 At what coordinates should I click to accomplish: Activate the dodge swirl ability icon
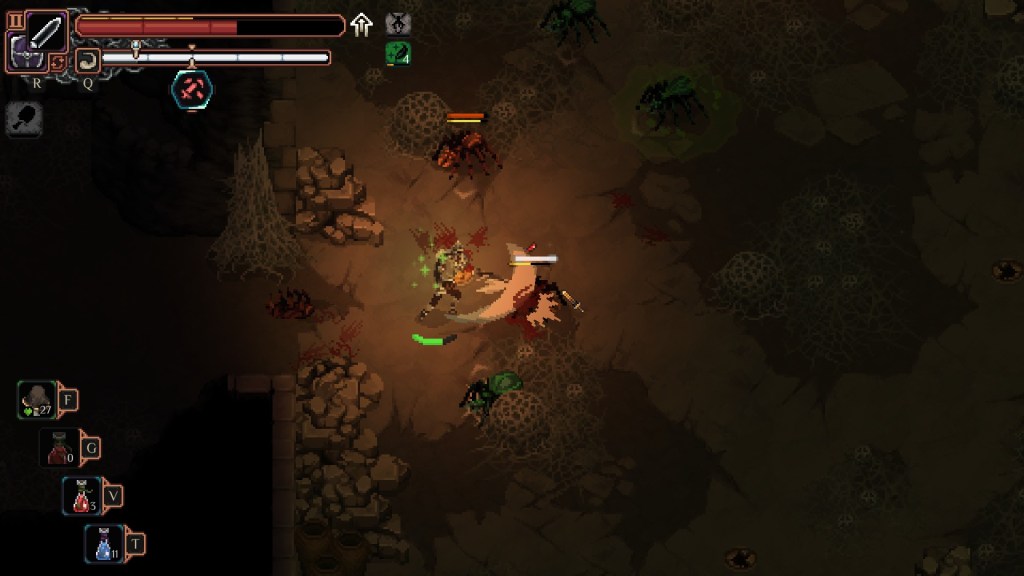[87, 59]
